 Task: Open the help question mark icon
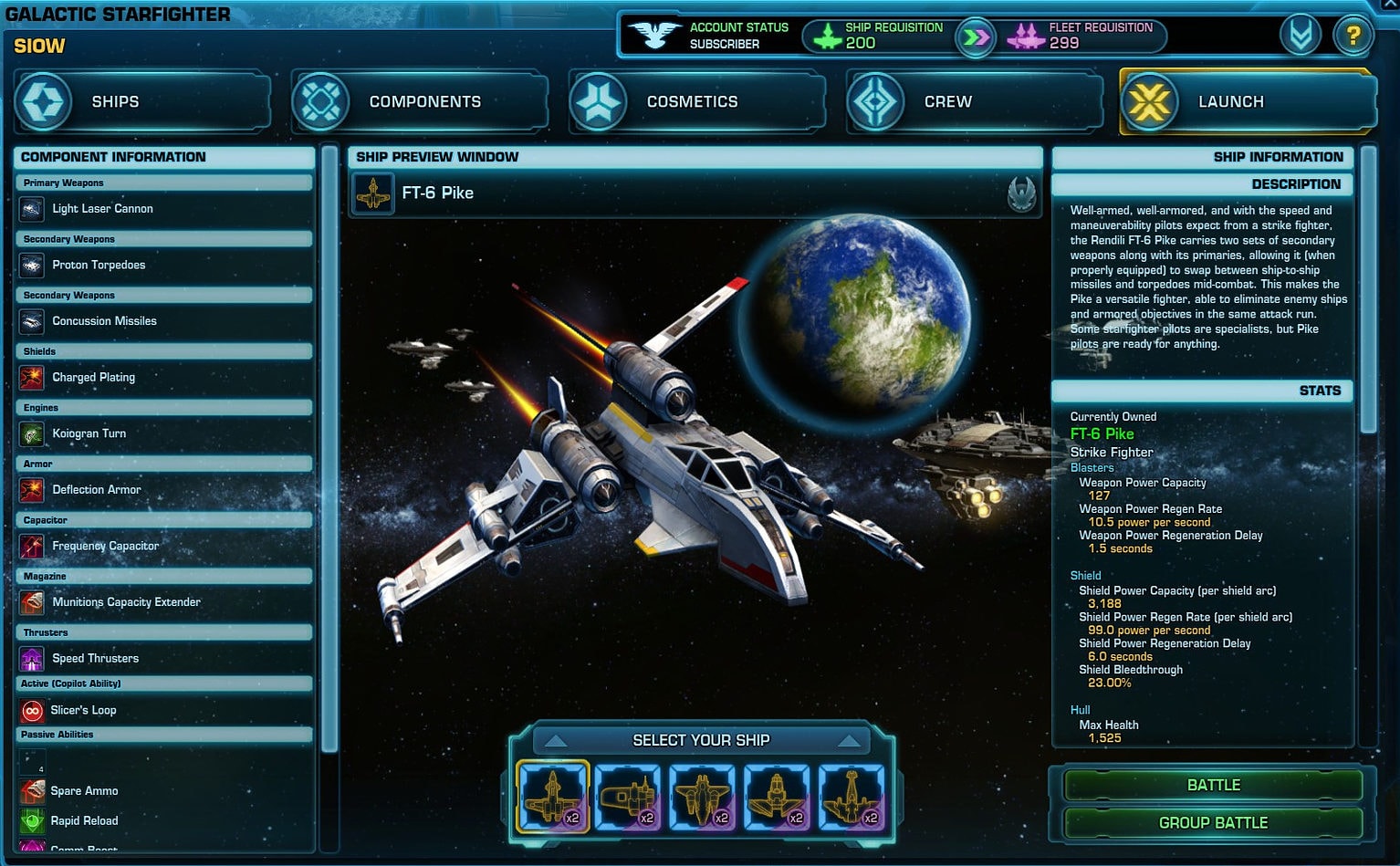[1353, 36]
